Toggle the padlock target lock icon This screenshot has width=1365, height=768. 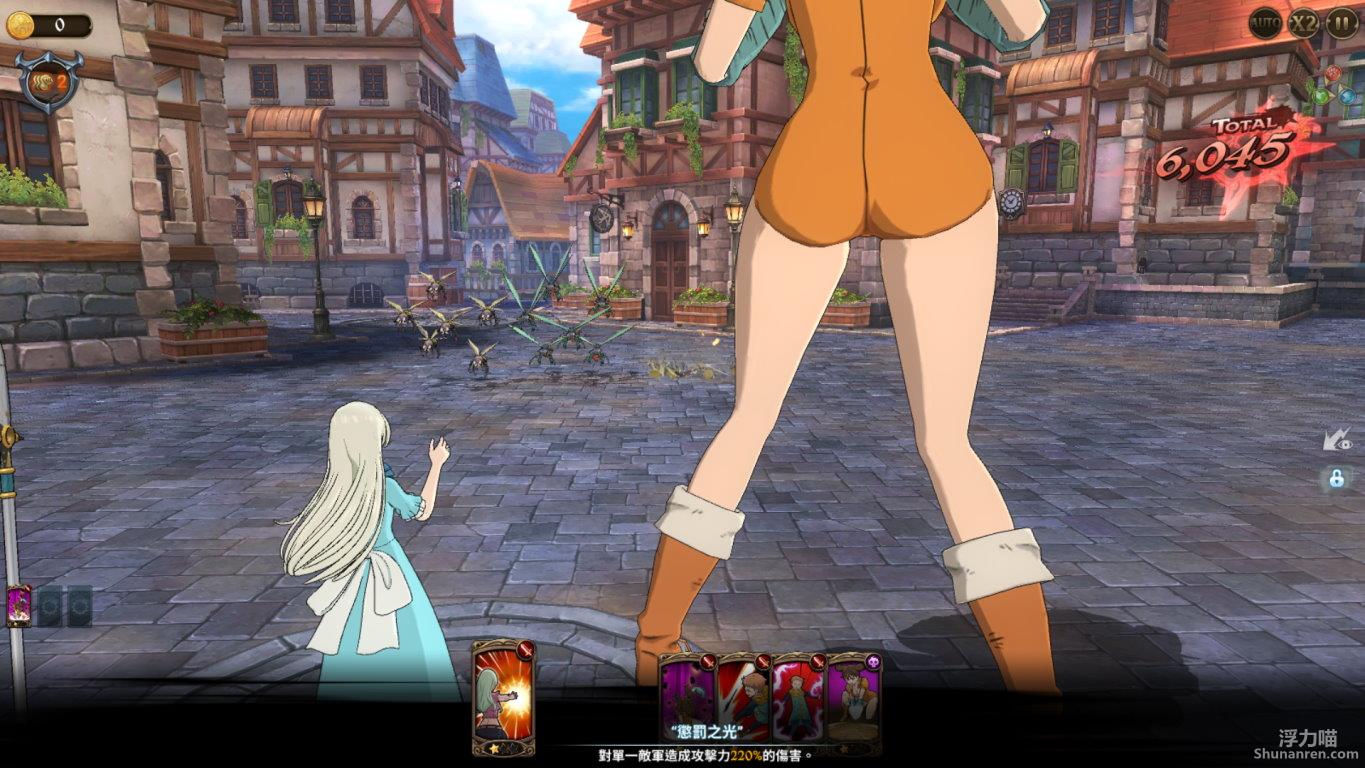coord(1336,478)
